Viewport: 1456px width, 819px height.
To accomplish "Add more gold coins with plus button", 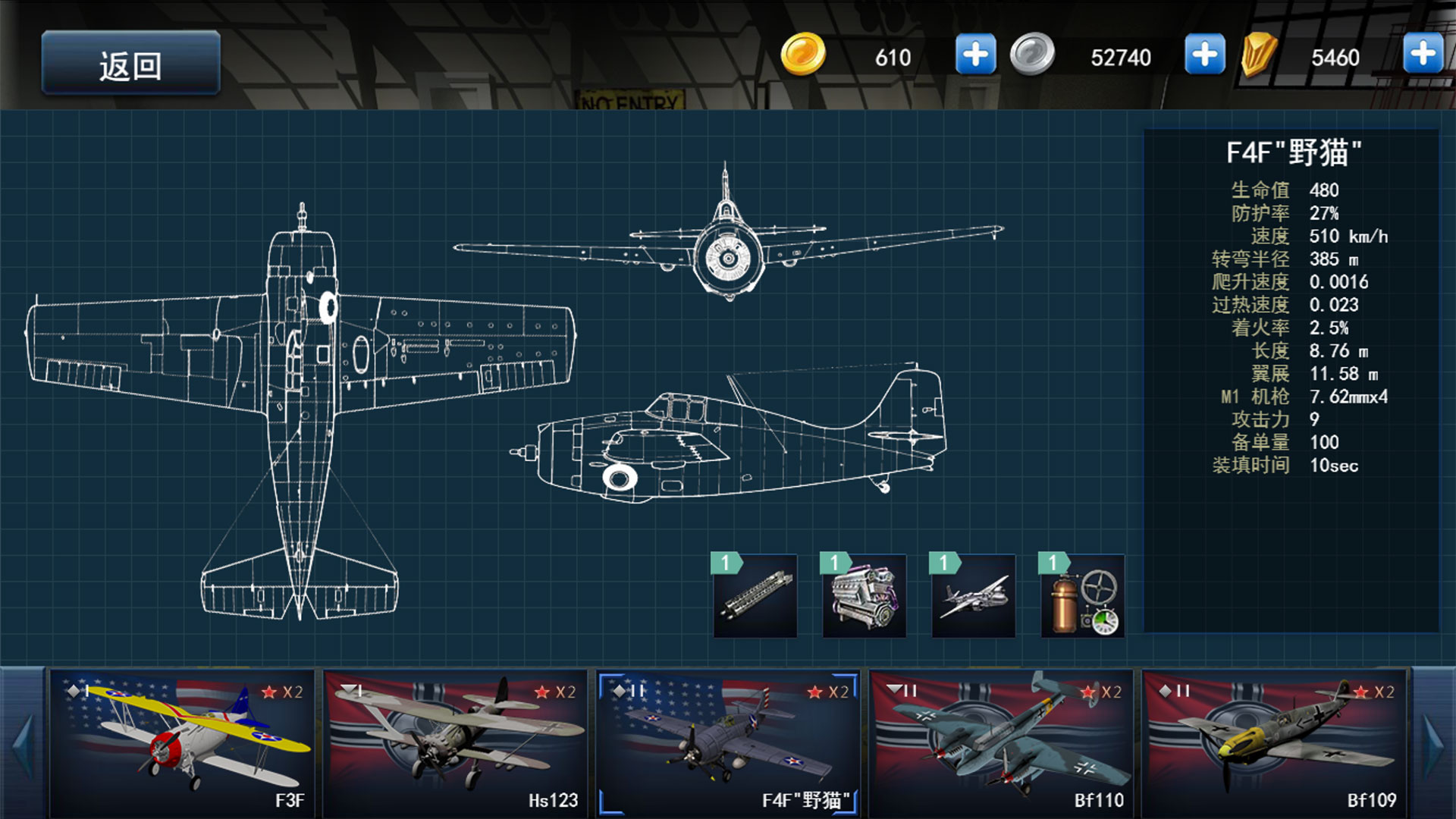I will point(975,55).
